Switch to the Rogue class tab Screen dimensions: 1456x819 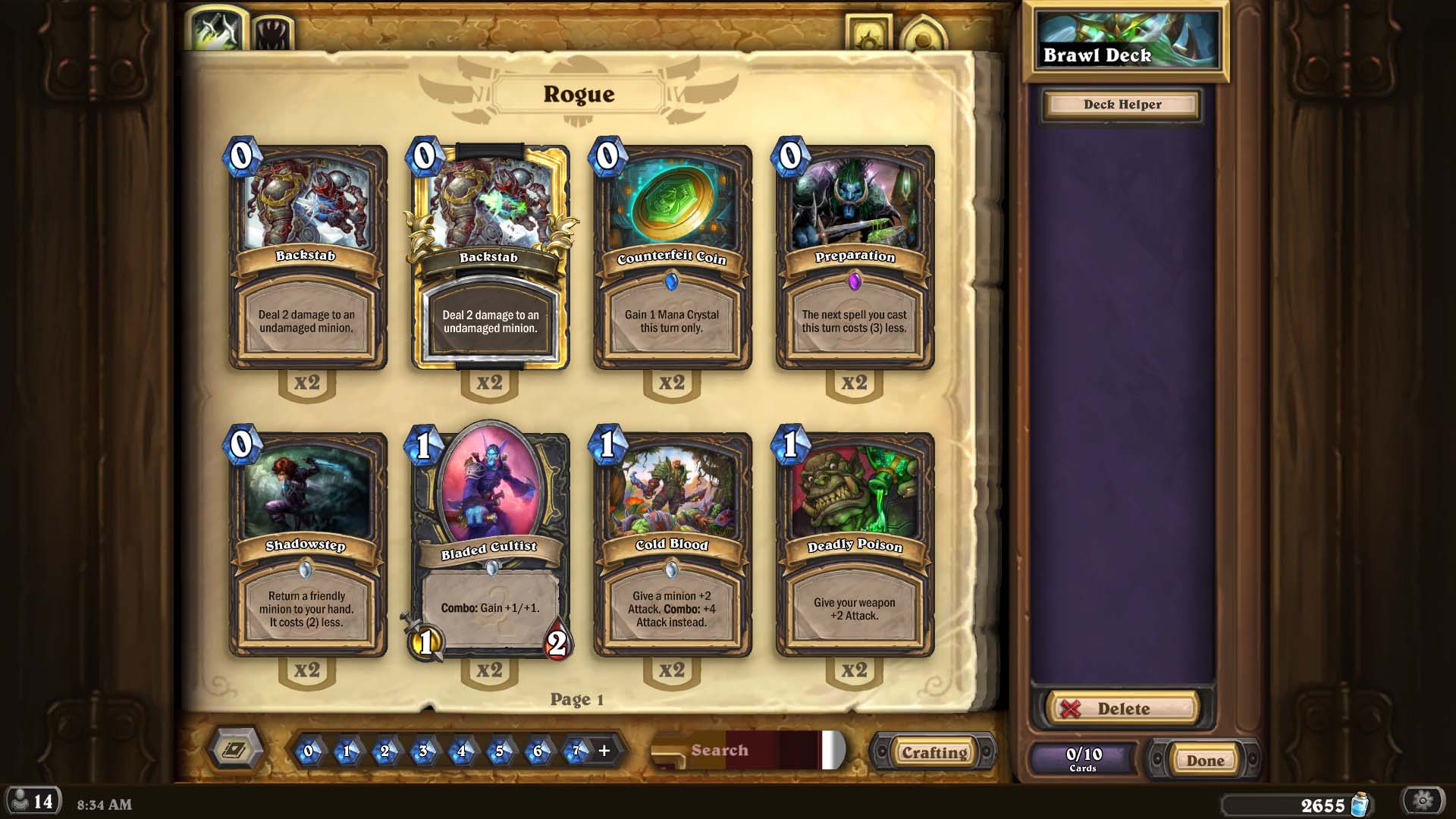click(218, 30)
